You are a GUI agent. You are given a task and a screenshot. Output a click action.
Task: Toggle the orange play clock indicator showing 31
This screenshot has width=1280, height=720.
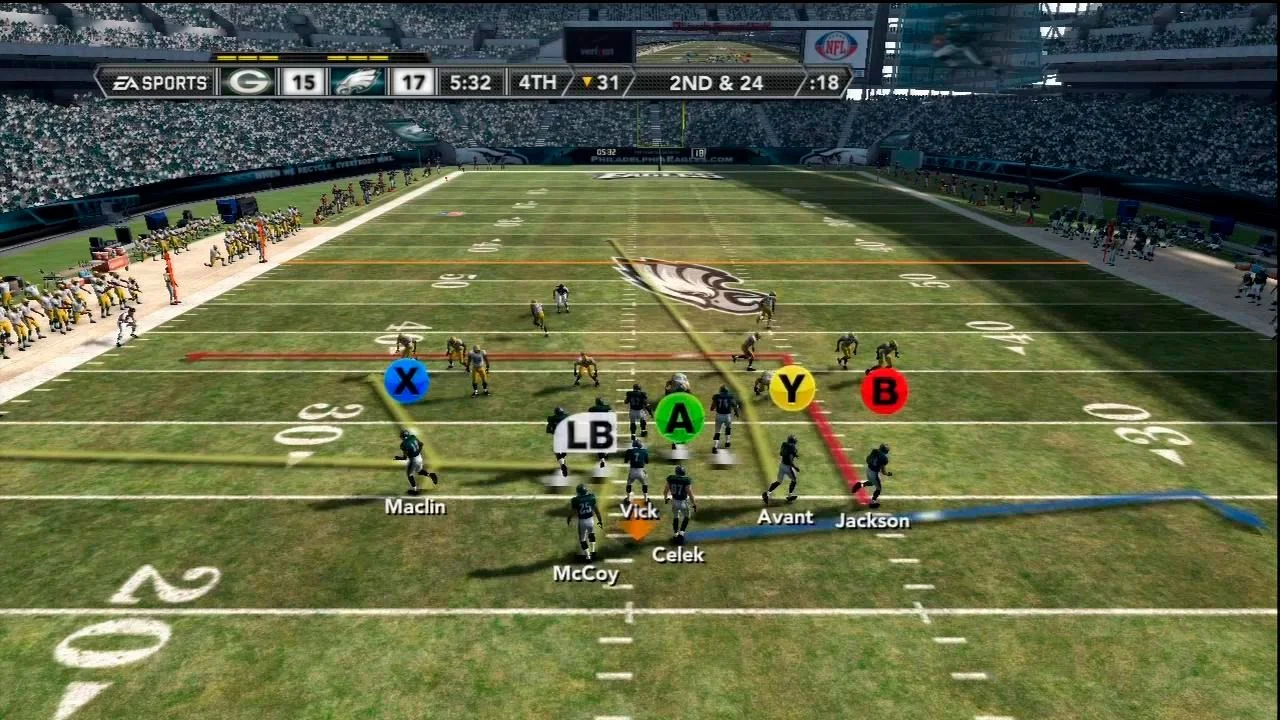click(x=598, y=83)
